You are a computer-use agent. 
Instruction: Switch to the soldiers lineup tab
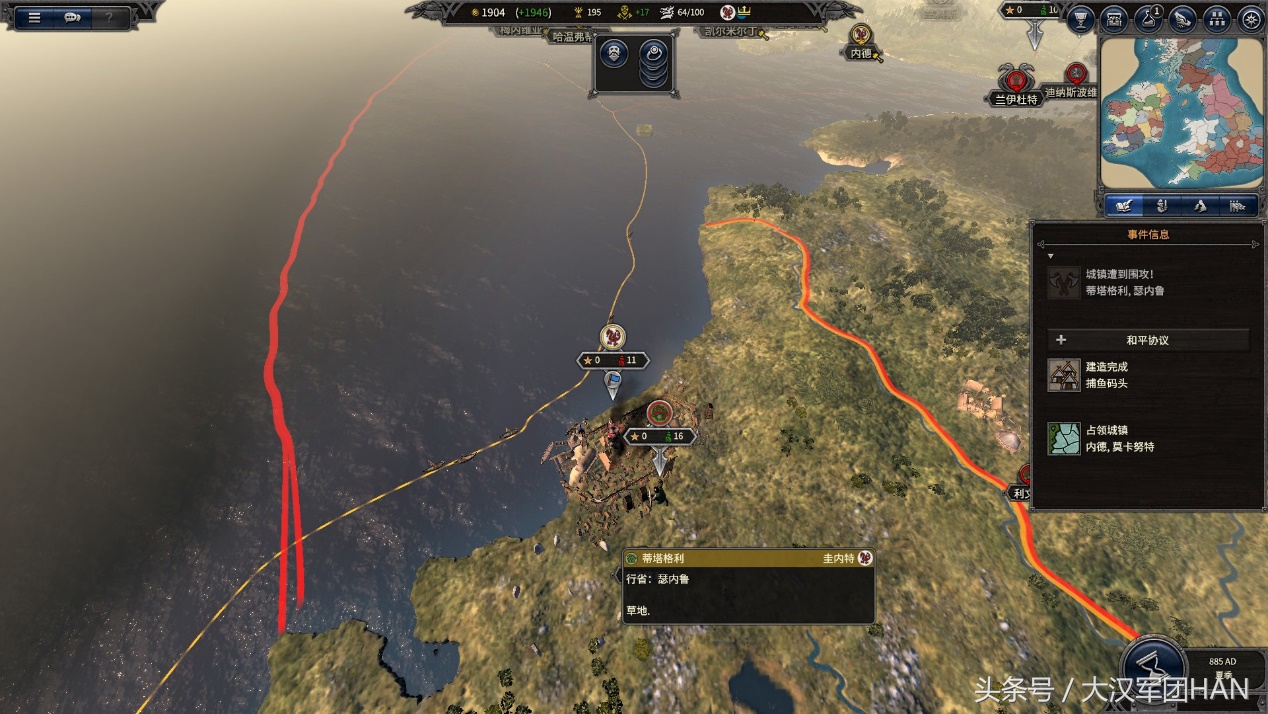pos(1238,206)
